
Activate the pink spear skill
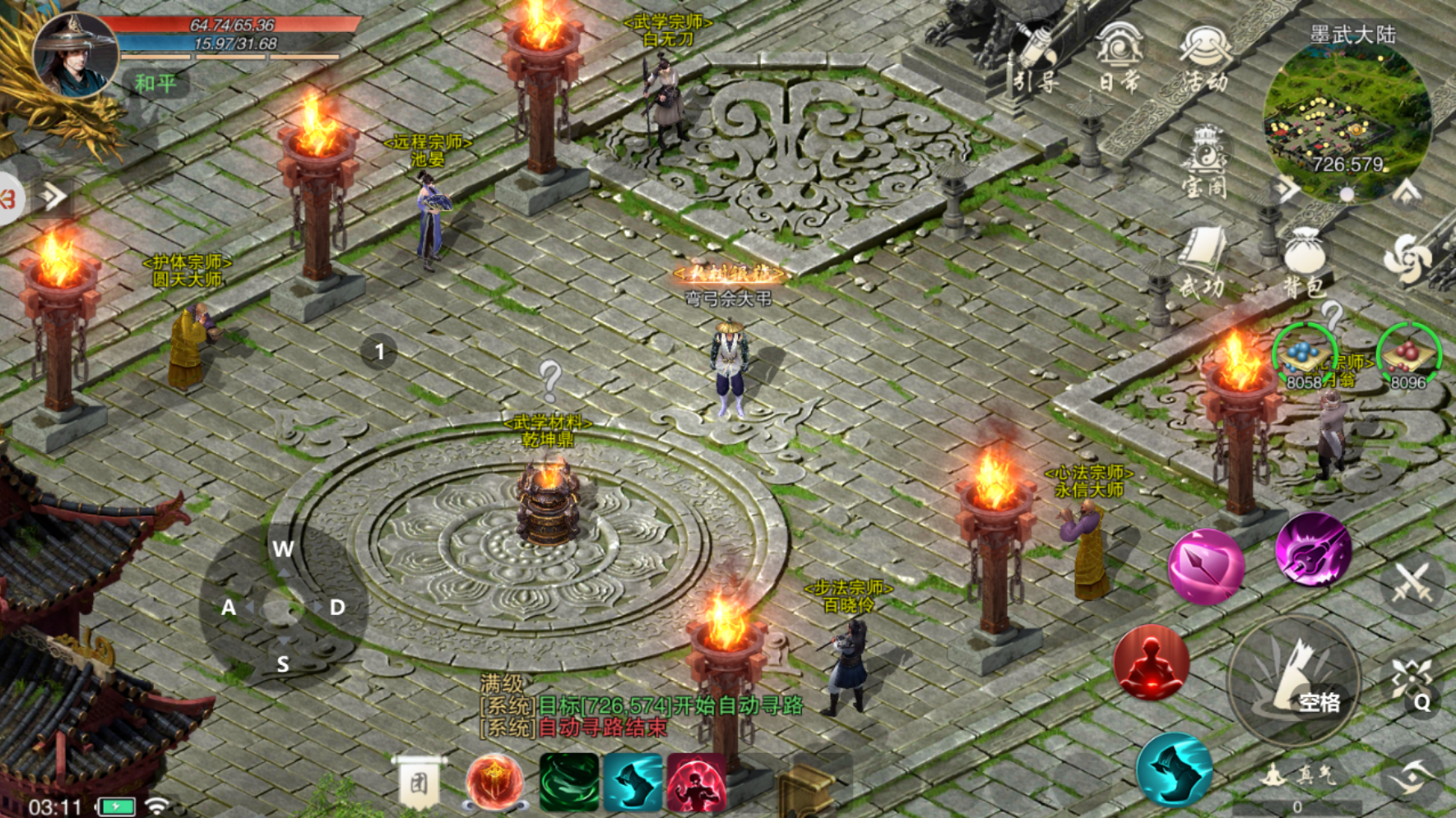pos(1206,566)
